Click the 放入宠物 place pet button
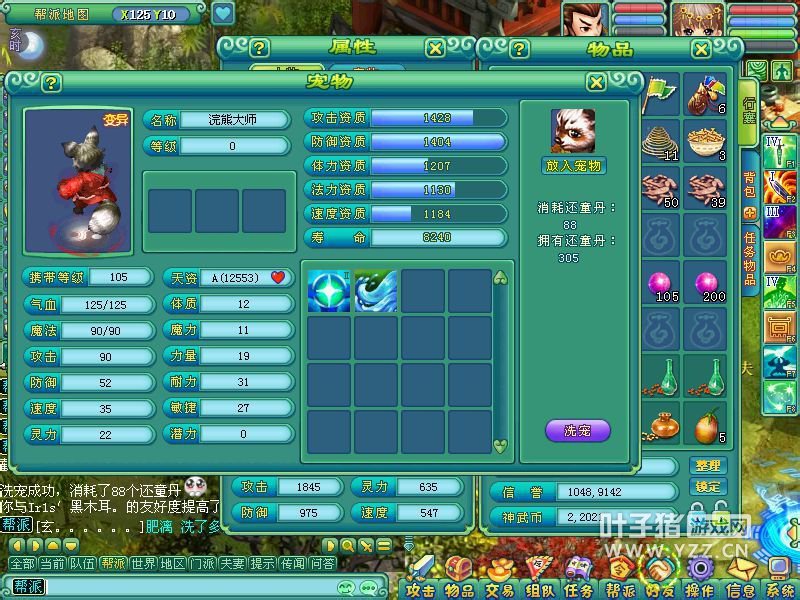The height and width of the screenshot is (600, 800). point(574,165)
